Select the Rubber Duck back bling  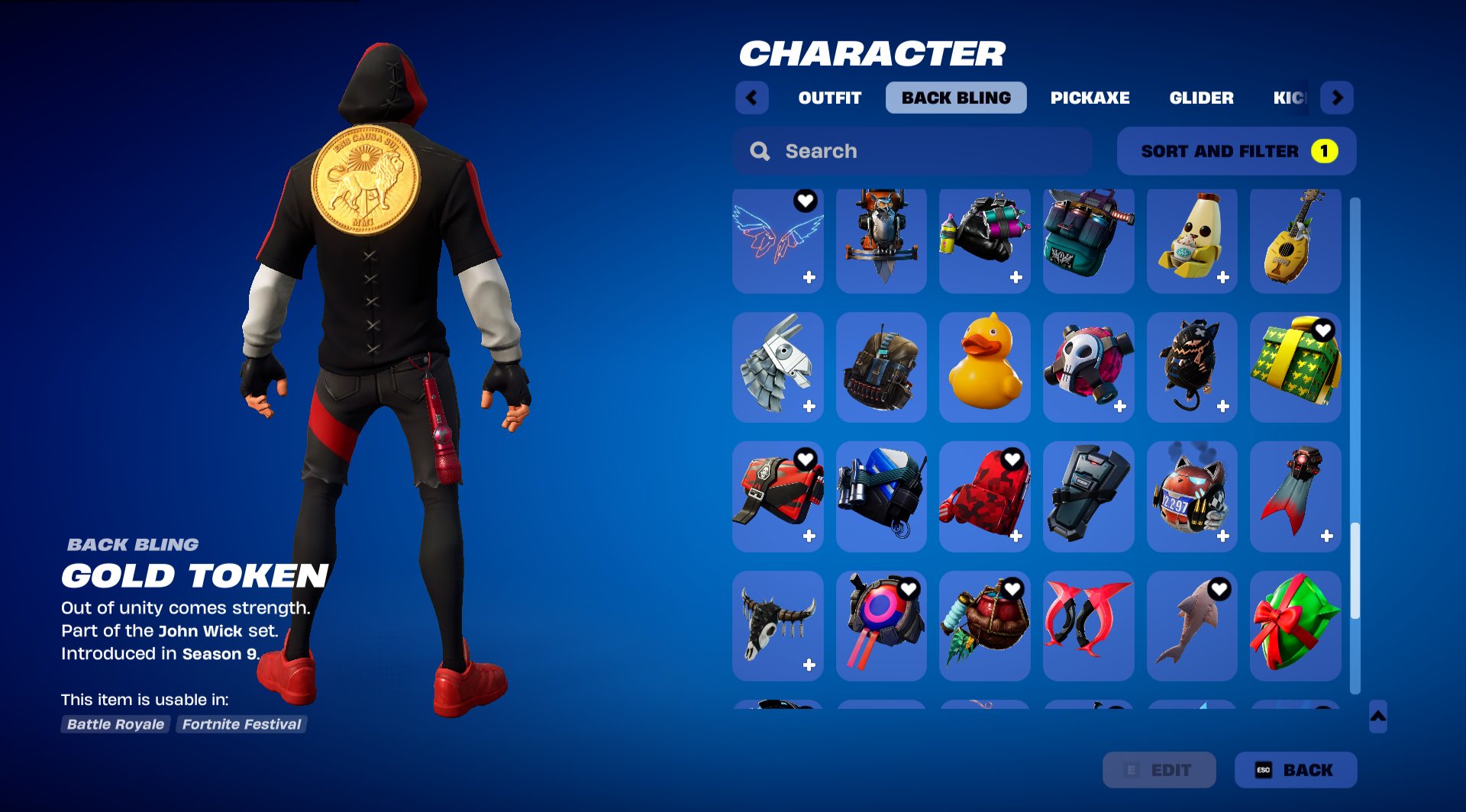coord(984,367)
